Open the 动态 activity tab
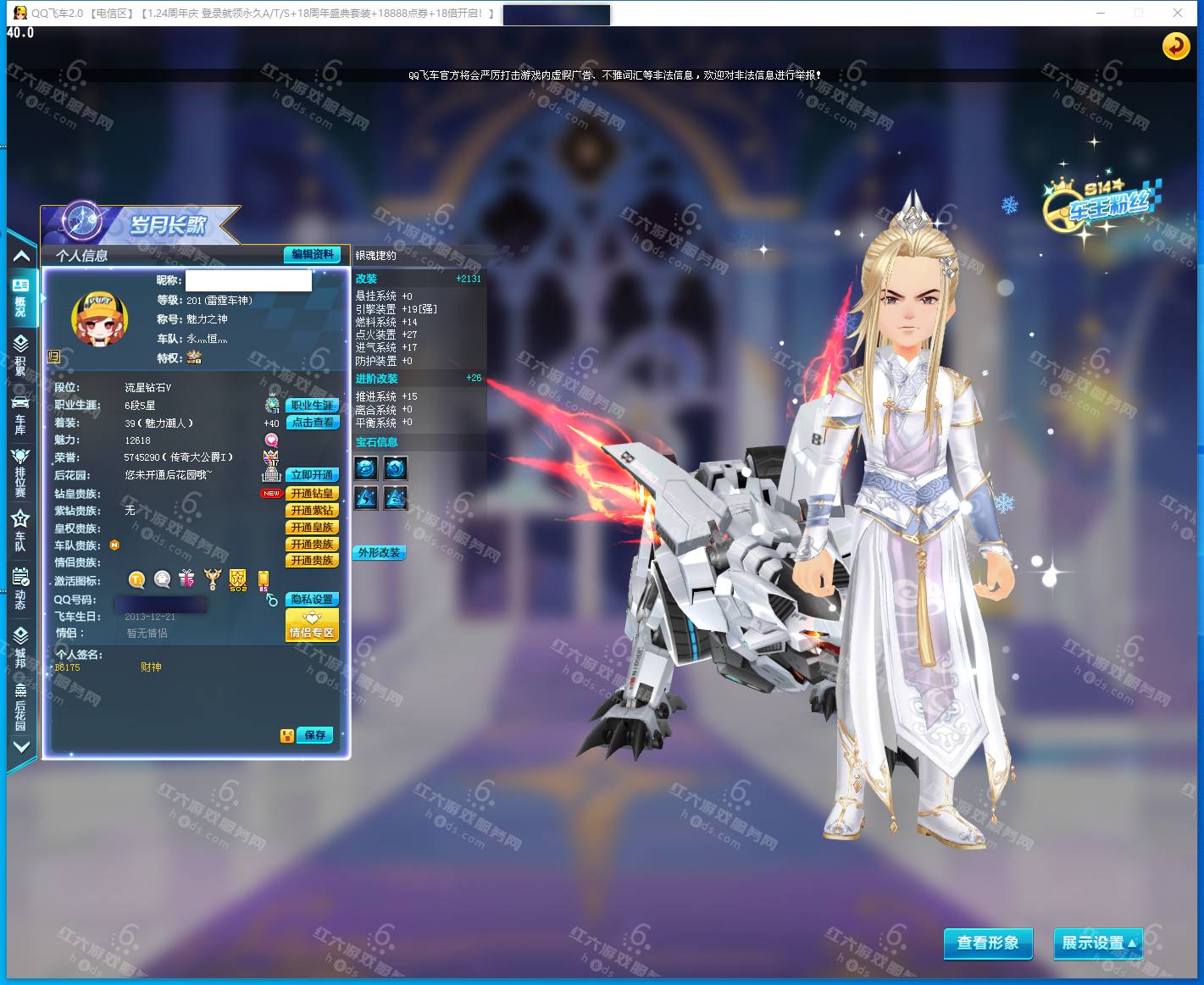 point(20,589)
